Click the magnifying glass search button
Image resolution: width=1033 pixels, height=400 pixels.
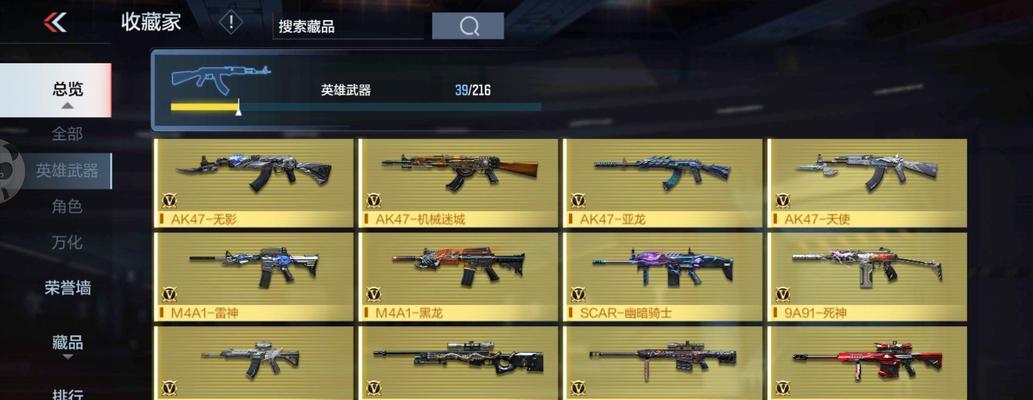[x=468, y=26]
